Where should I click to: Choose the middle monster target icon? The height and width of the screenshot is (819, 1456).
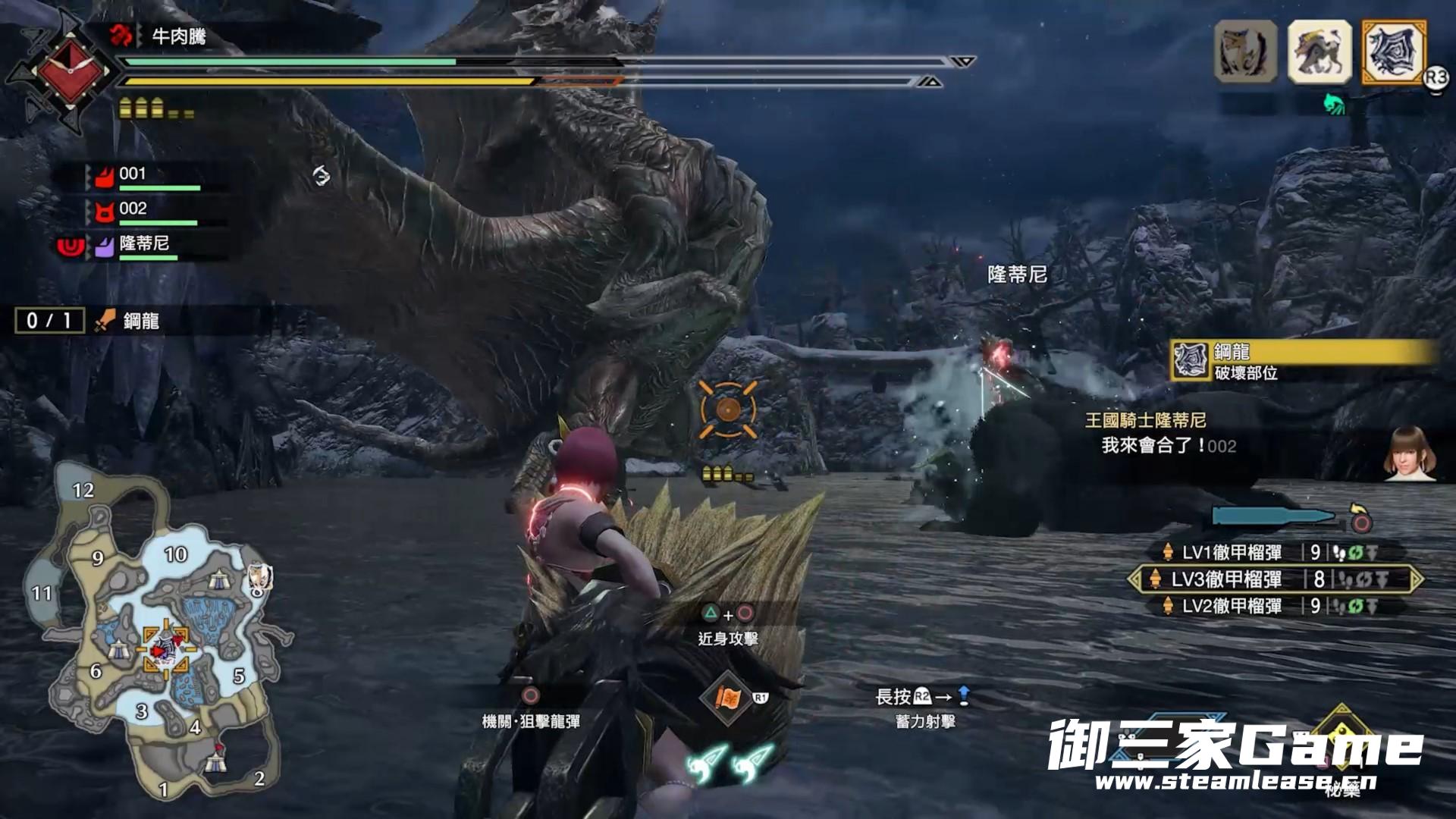point(1319,52)
